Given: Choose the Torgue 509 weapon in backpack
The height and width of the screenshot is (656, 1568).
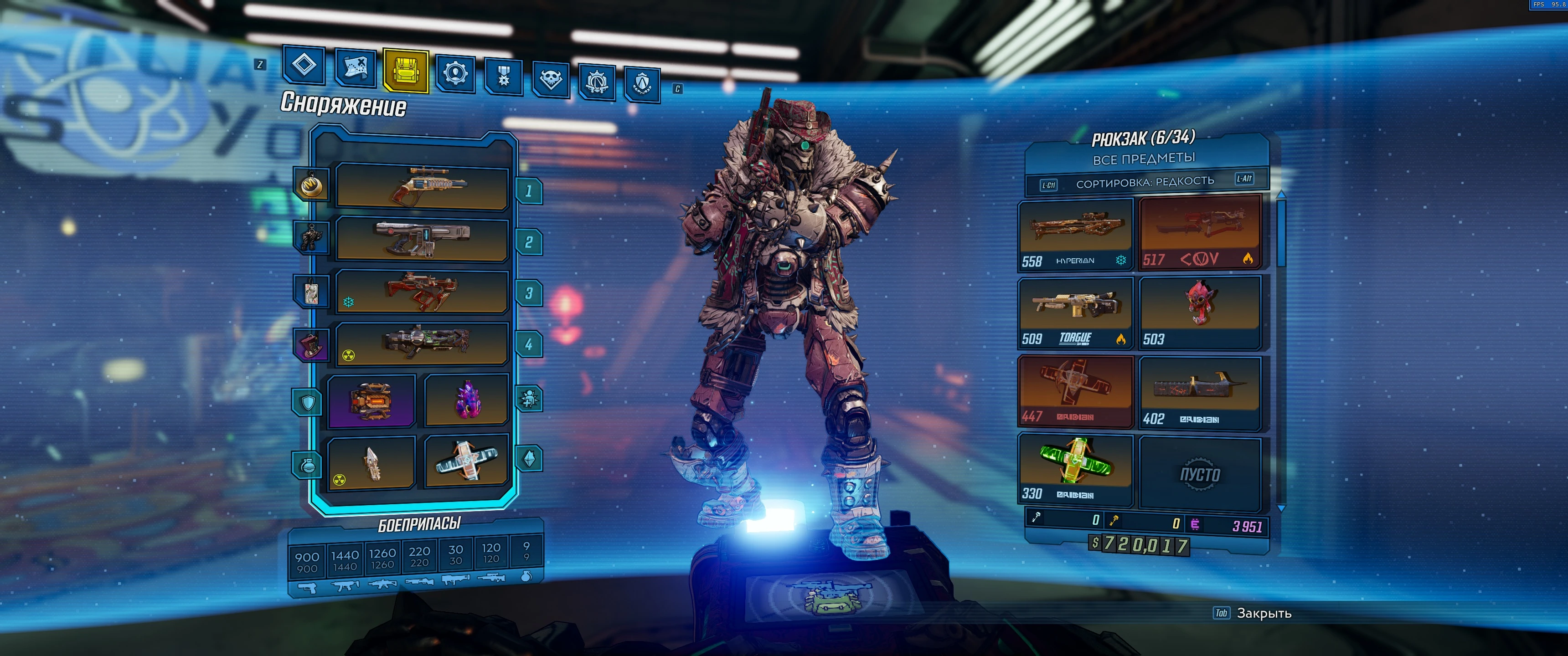Looking at the screenshot, I should click(1075, 312).
